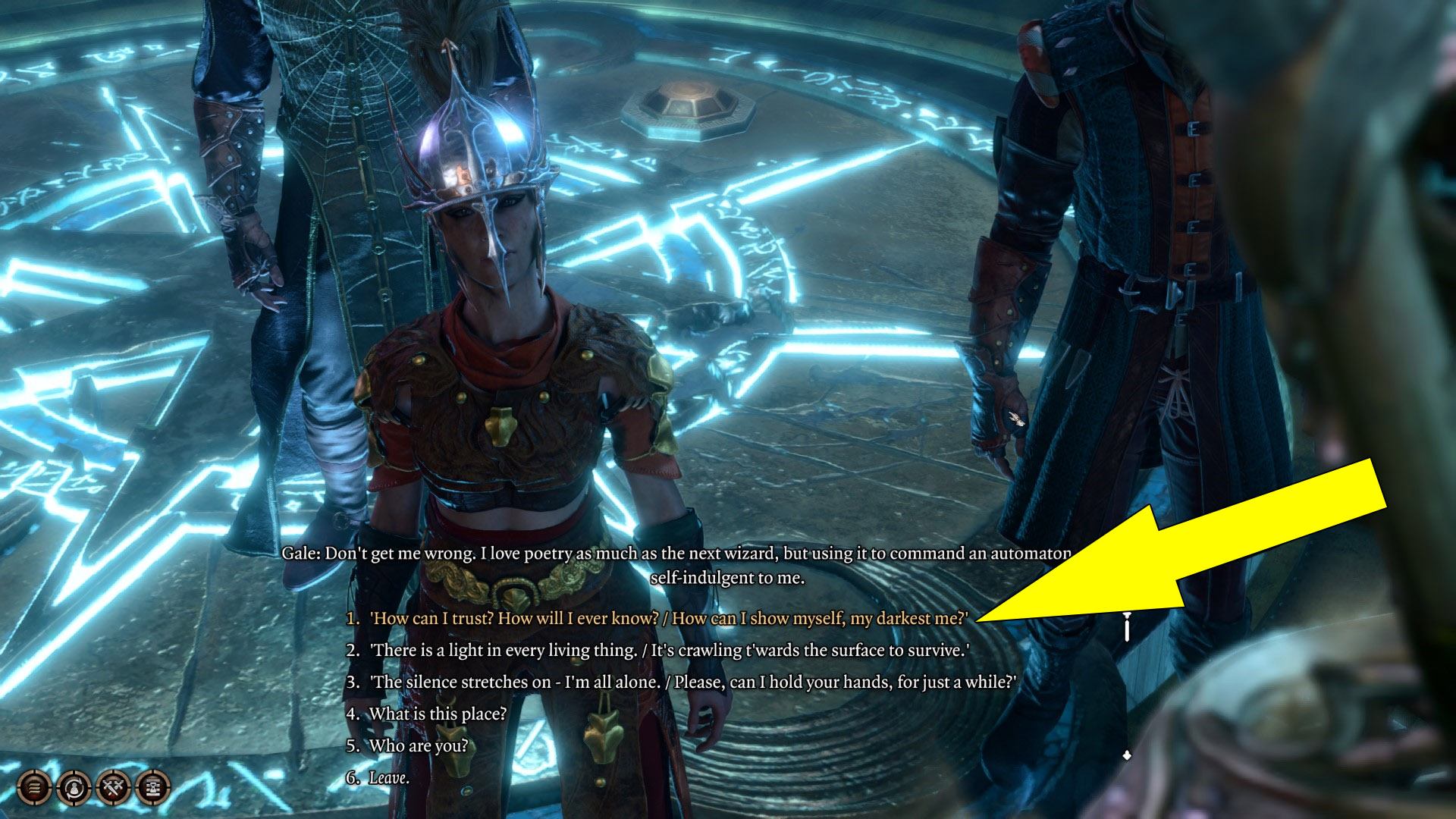Activate the crossed swords button

click(x=114, y=788)
